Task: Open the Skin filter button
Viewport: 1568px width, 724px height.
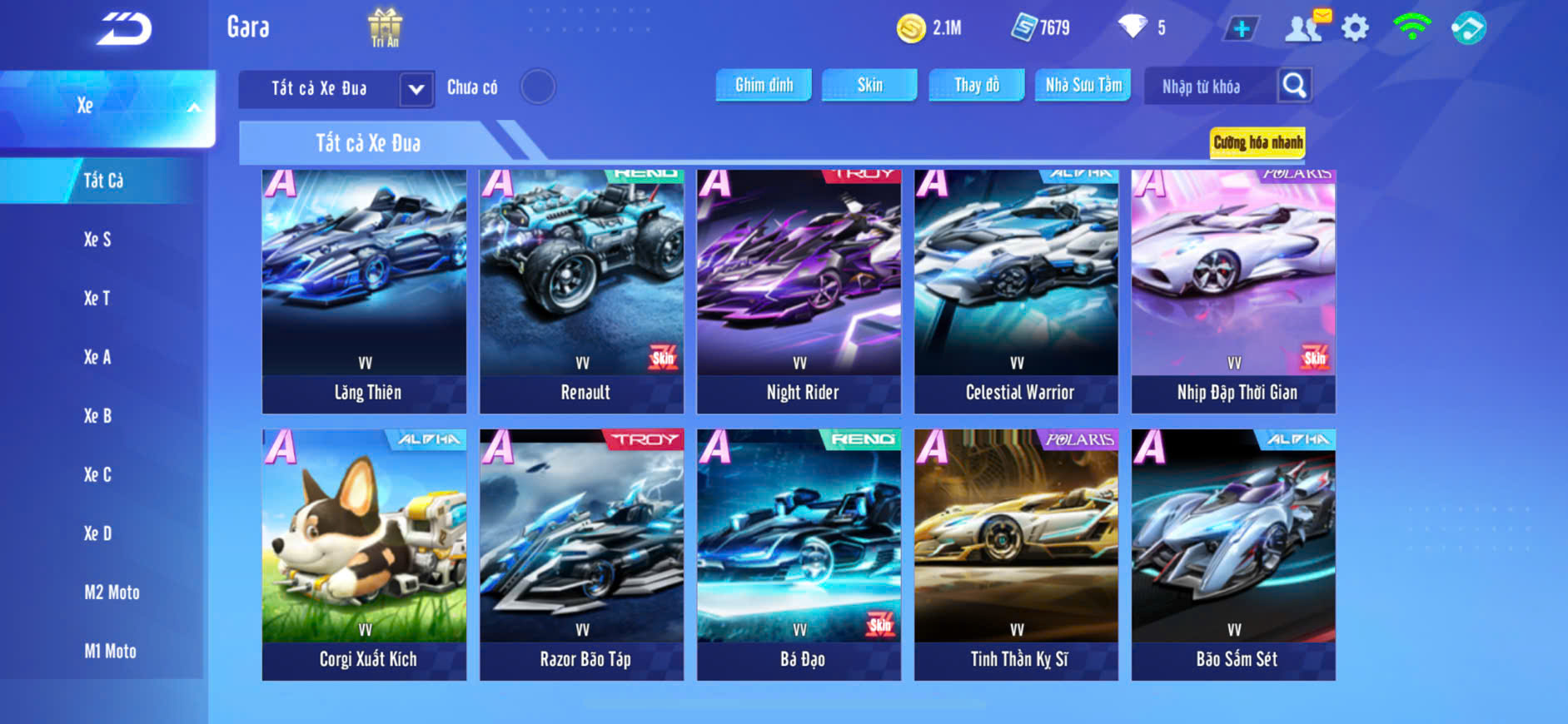Action: click(x=869, y=85)
